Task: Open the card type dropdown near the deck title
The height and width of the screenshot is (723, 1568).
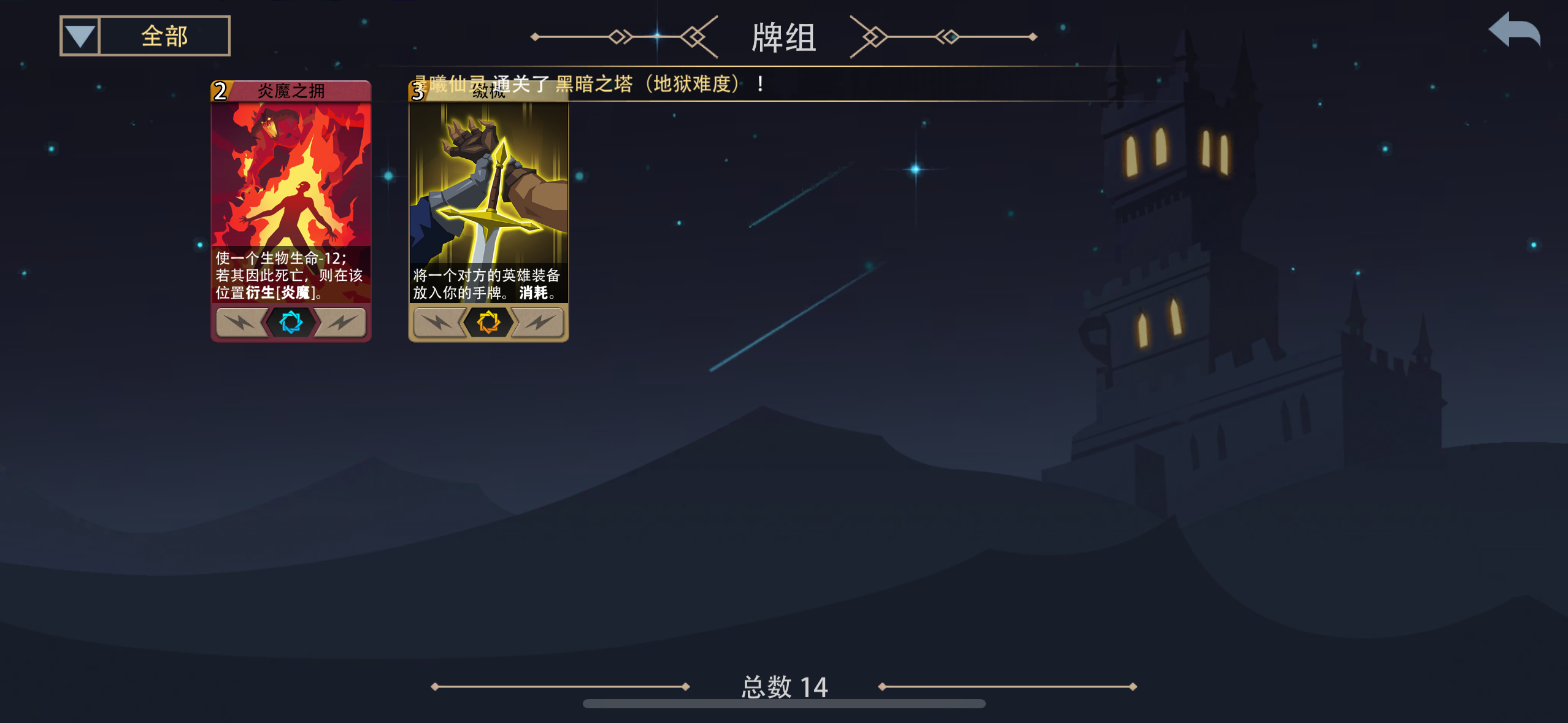Action: coord(79,35)
